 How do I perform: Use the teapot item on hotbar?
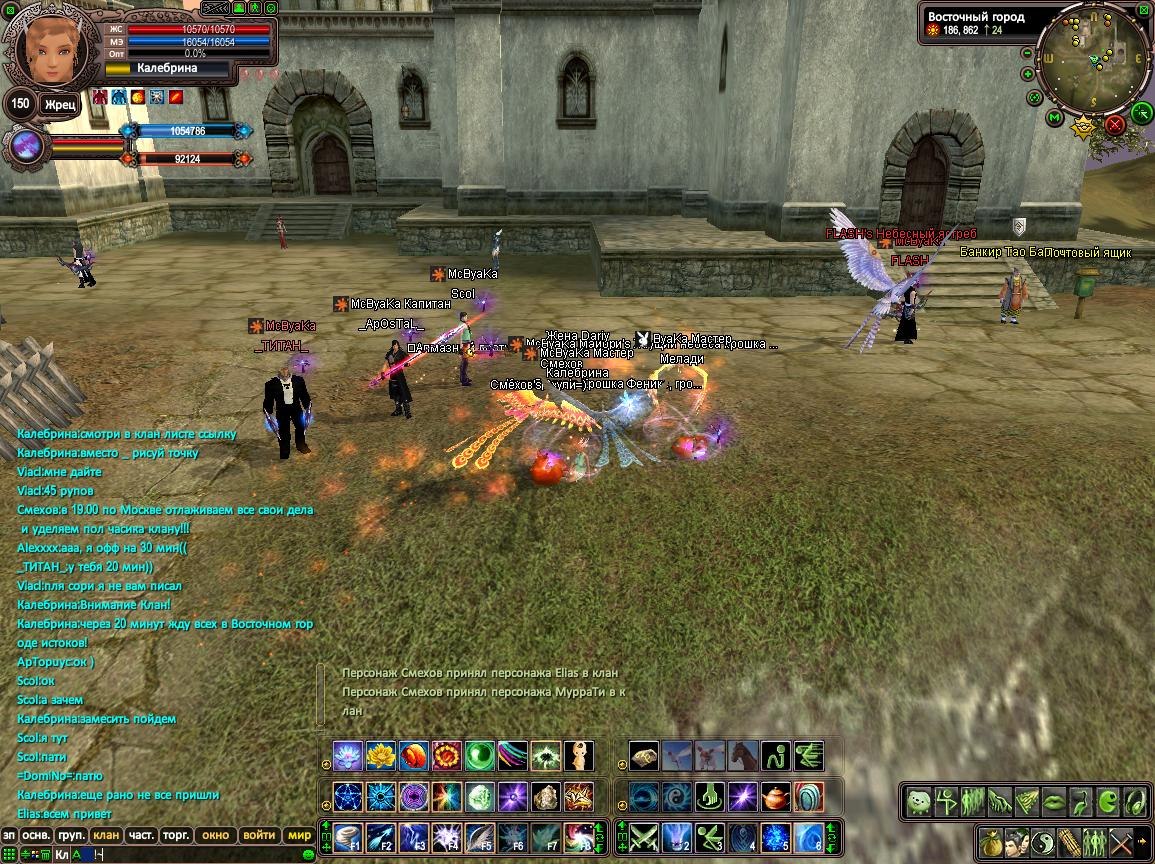(776, 797)
